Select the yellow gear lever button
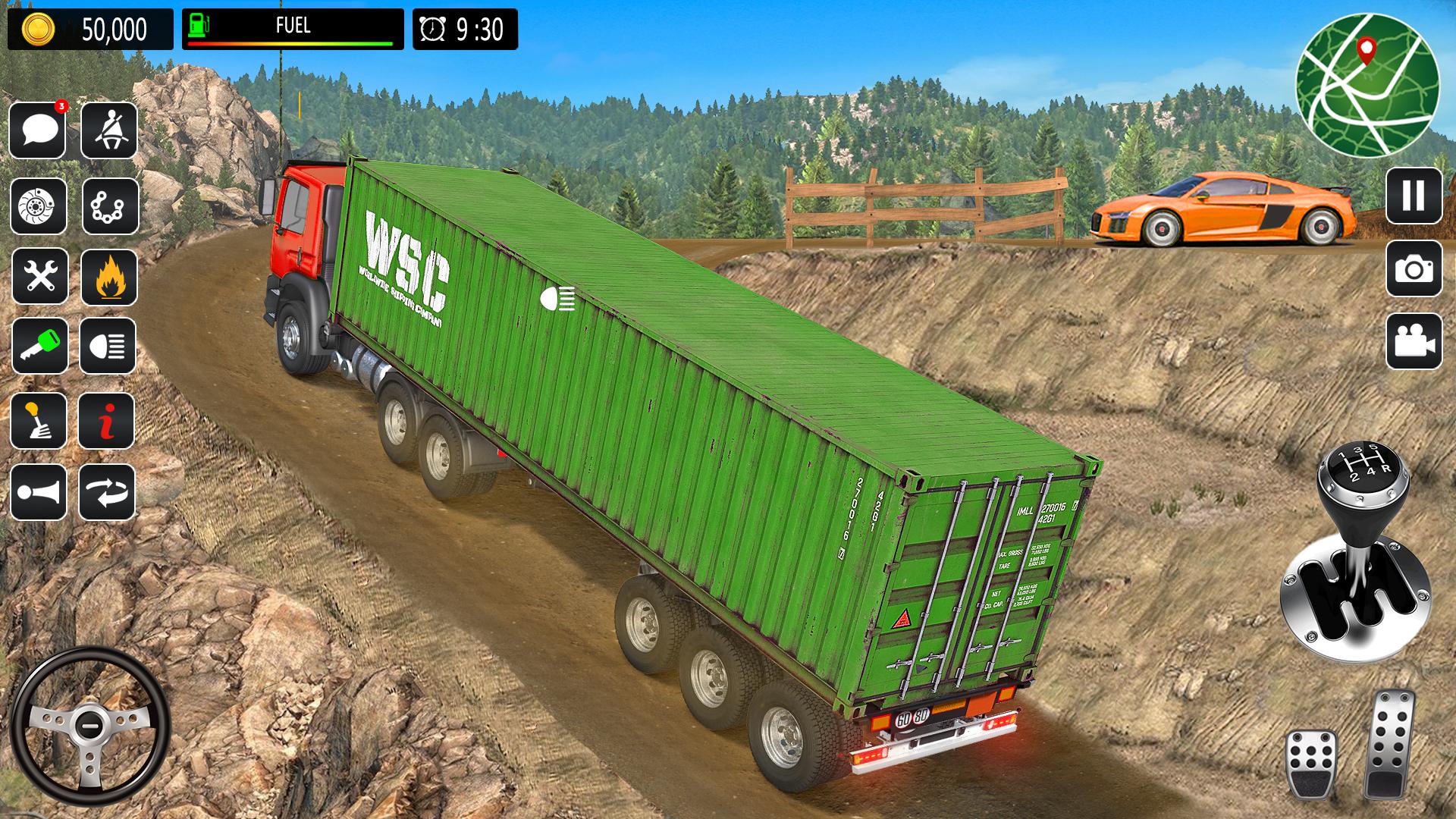Image resolution: width=1456 pixels, height=819 pixels. (38, 421)
